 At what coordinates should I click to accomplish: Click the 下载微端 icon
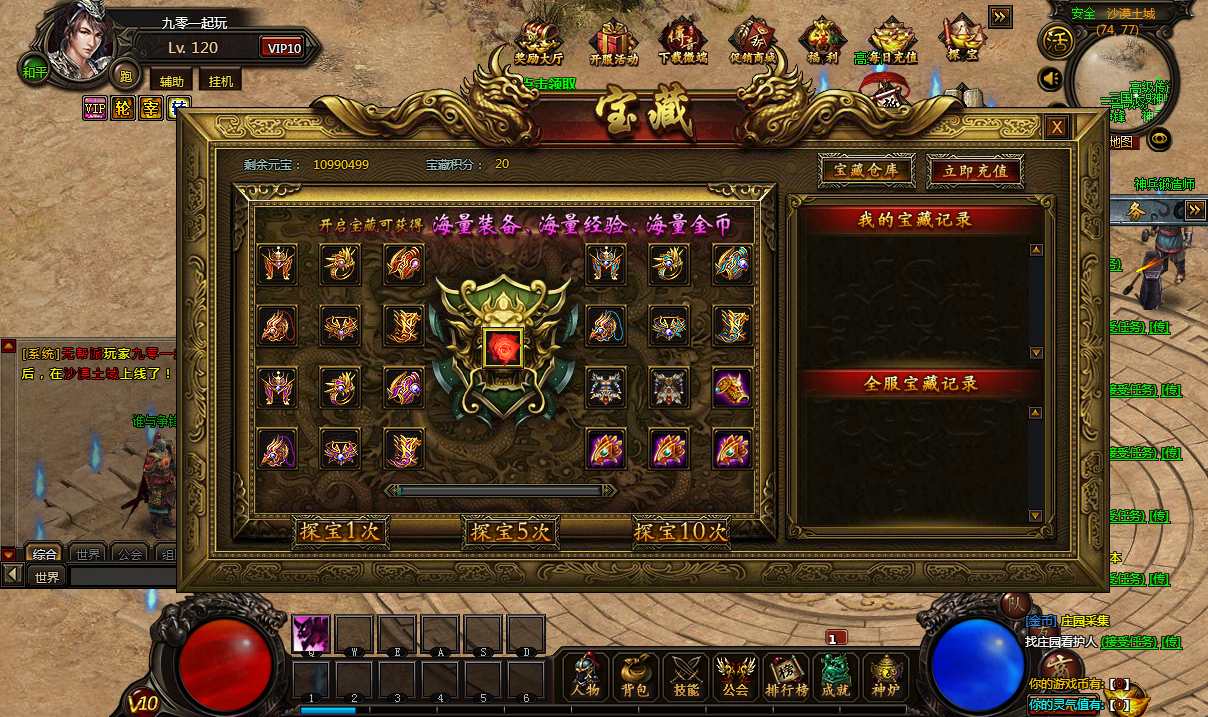click(683, 42)
